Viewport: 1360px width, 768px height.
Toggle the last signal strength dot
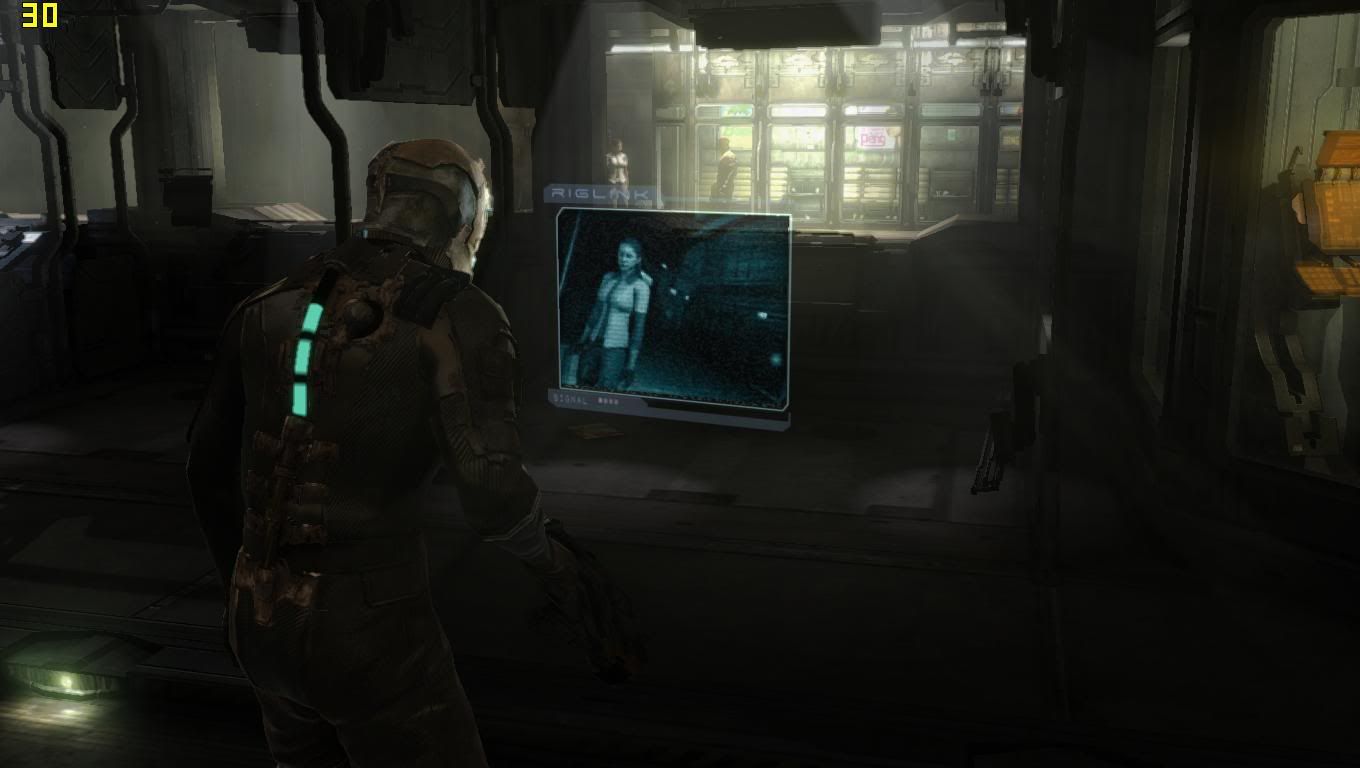click(x=618, y=400)
